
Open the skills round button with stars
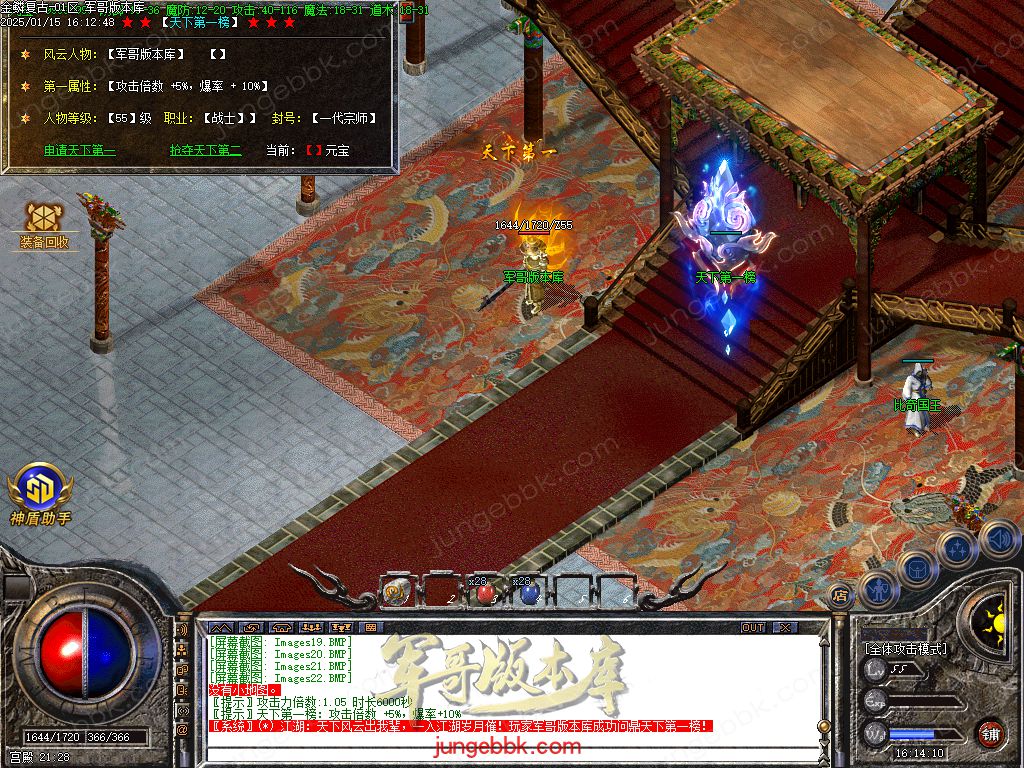pyautogui.click(x=957, y=548)
